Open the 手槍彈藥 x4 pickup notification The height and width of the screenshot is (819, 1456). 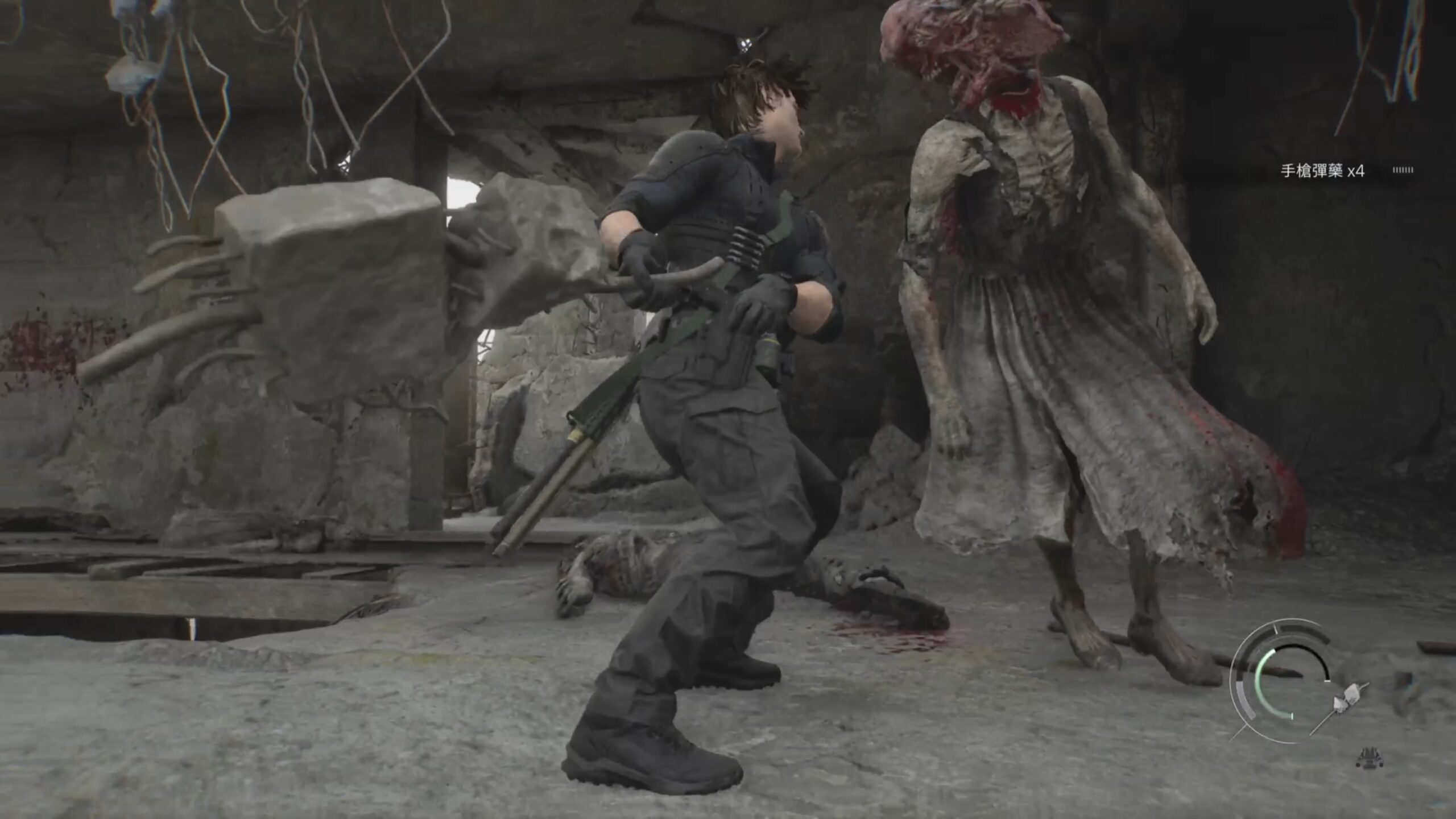point(1322,171)
